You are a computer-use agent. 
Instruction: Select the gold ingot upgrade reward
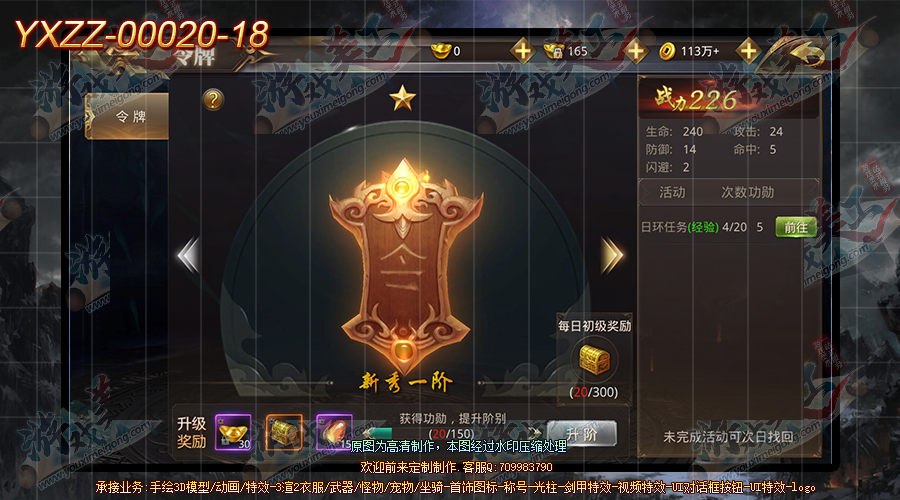pos(232,432)
